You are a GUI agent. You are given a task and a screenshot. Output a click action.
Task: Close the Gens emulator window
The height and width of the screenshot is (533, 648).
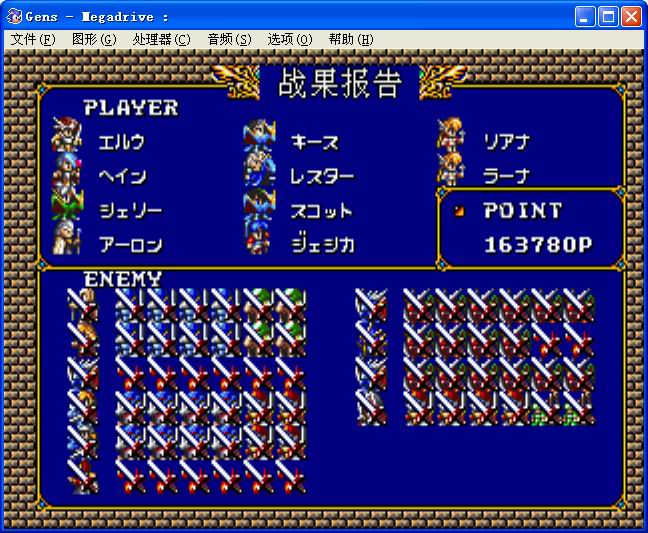coord(631,17)
